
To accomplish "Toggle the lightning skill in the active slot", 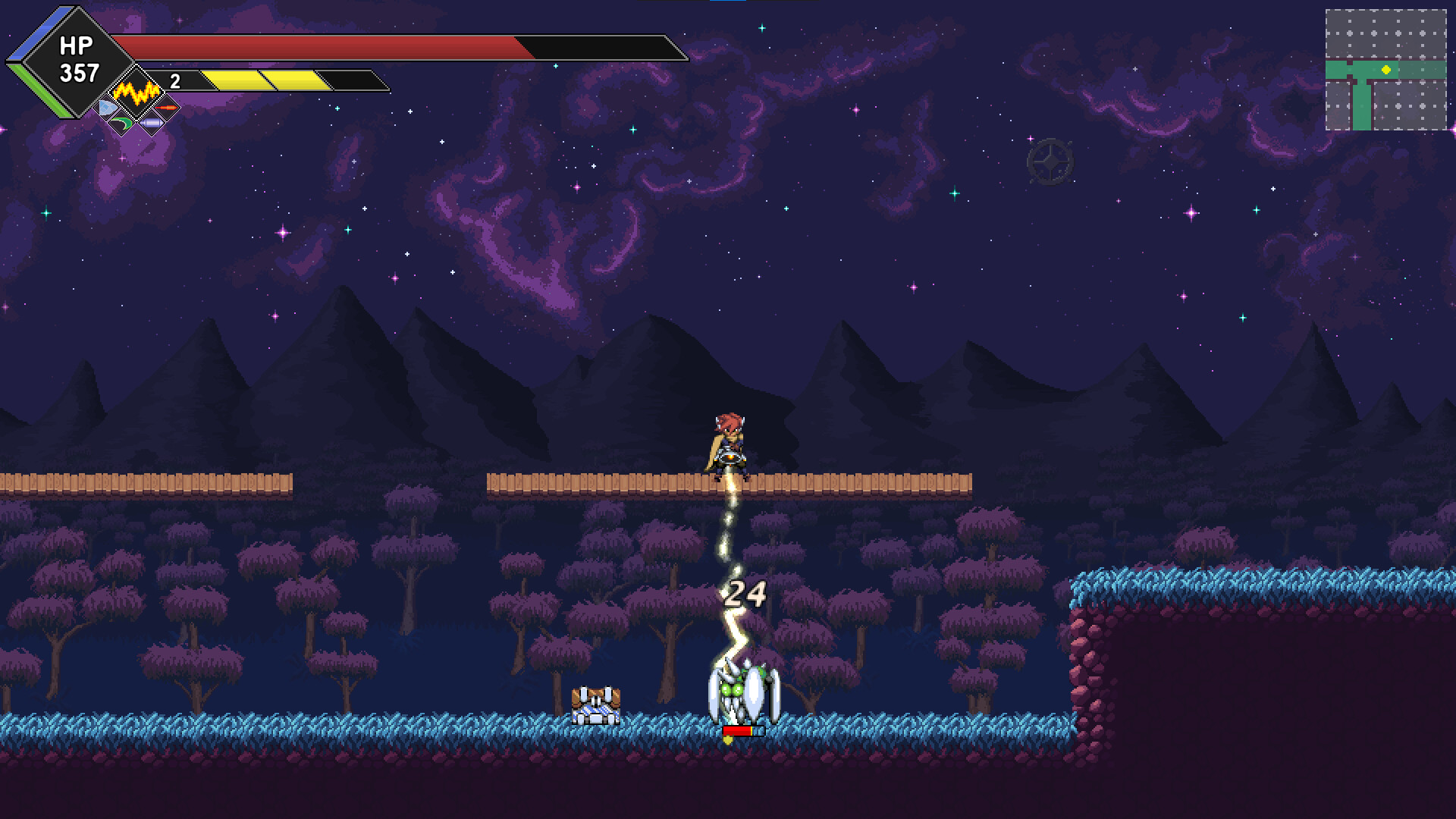I will pos(136,93).
